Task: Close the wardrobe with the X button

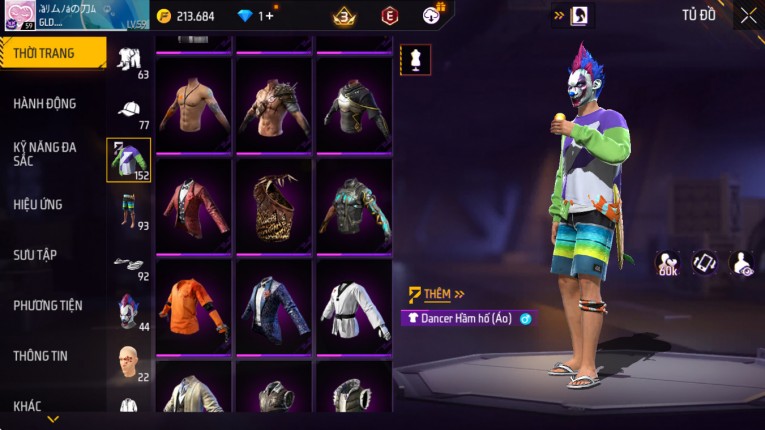Action: (748, 16)
